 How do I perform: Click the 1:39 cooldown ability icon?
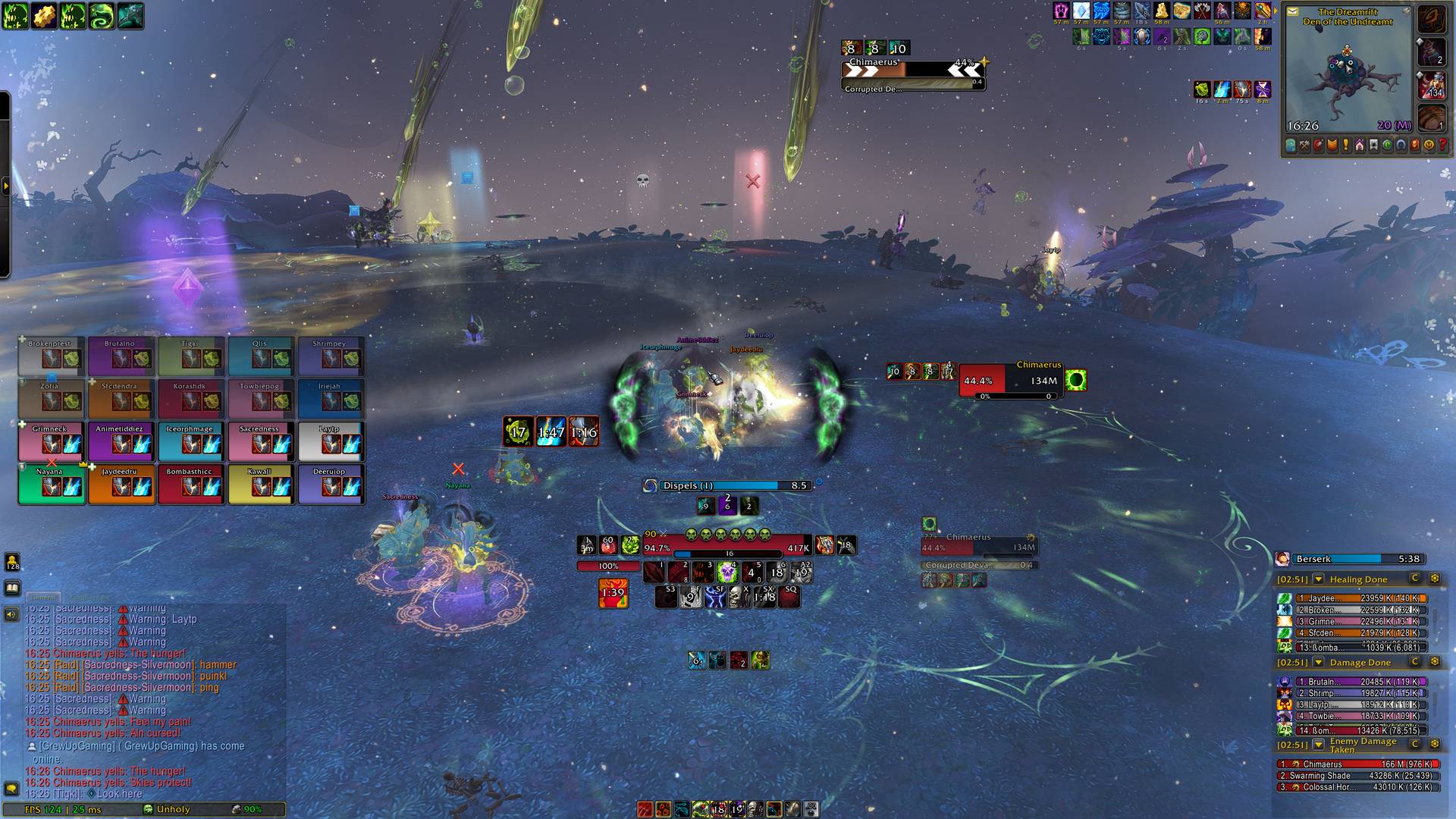[x=613, y=593]
